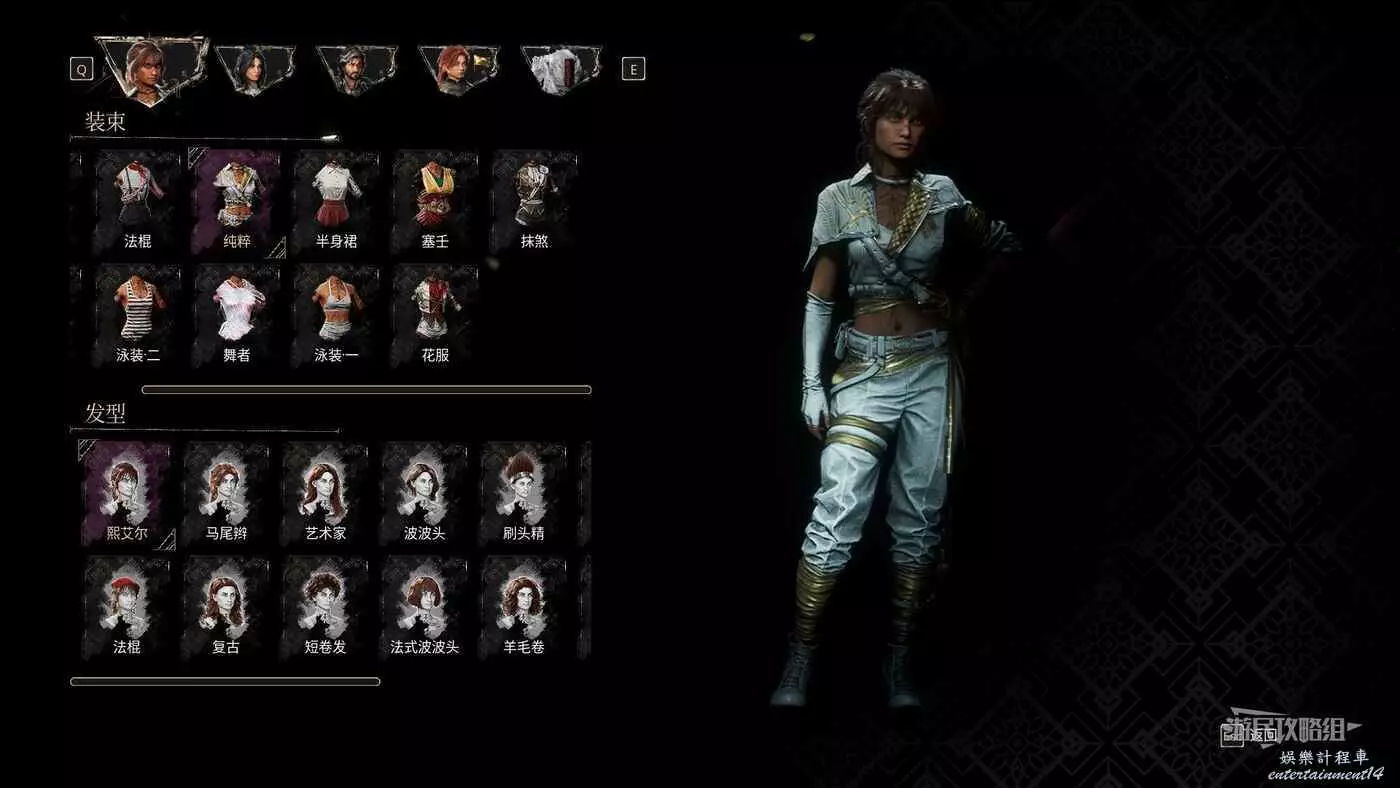Image resolution: width=1400 pixels, height=788 pixels.
Task: Choose the 马尾辫 ponytail hairstyle
Action: point(226,494)
